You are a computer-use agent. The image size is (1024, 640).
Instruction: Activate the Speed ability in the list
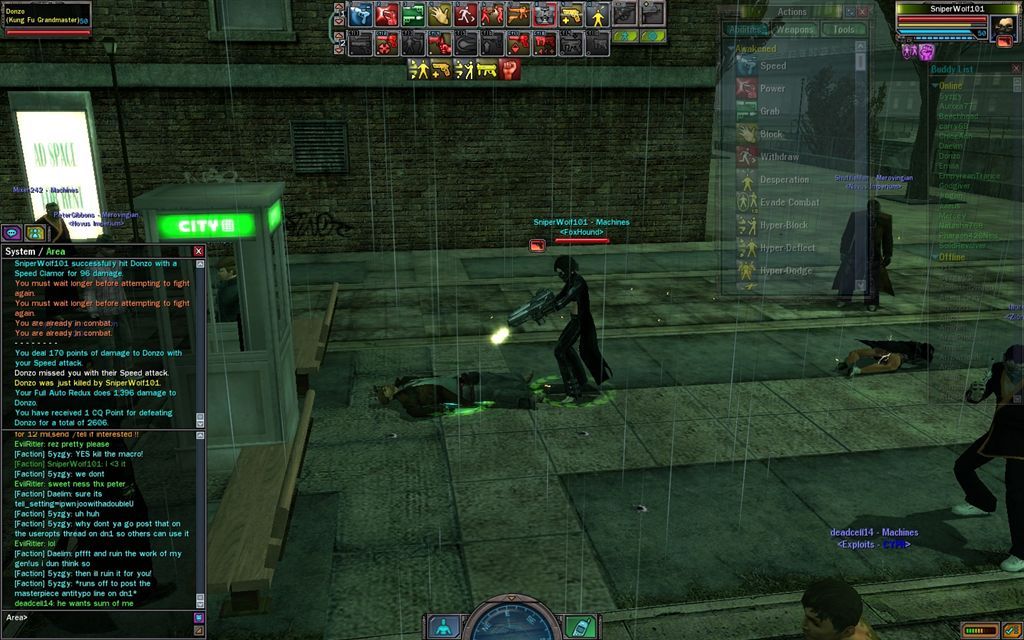click(x=772, y=66)
